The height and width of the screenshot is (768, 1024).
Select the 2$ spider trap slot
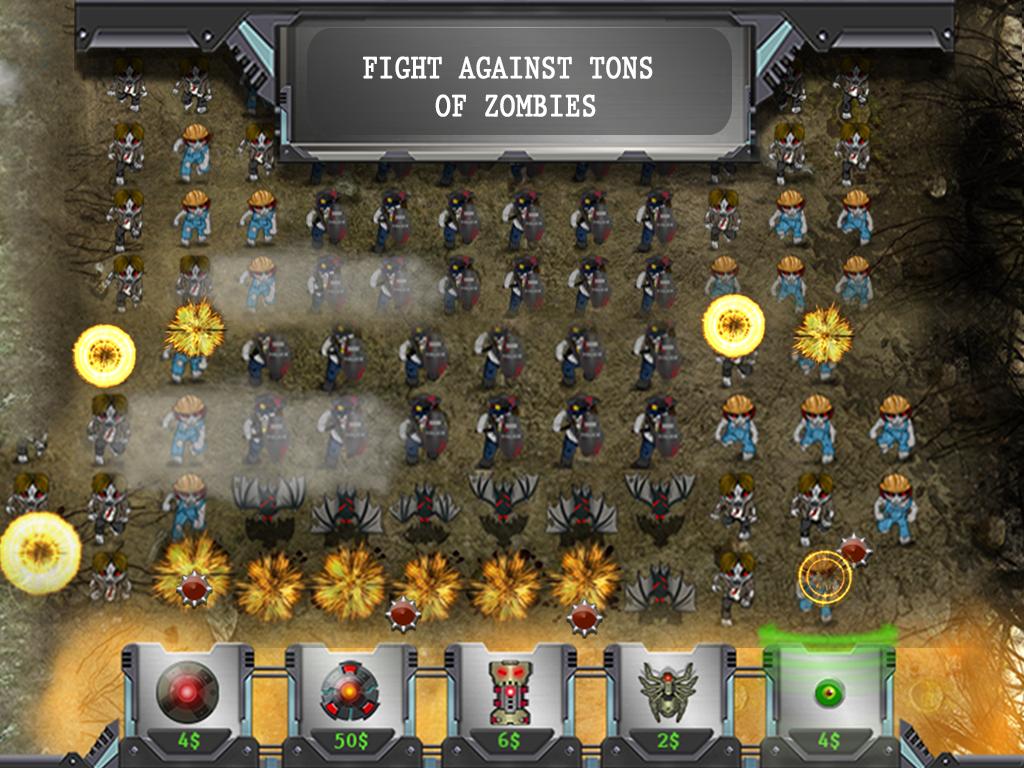[668, 695]
